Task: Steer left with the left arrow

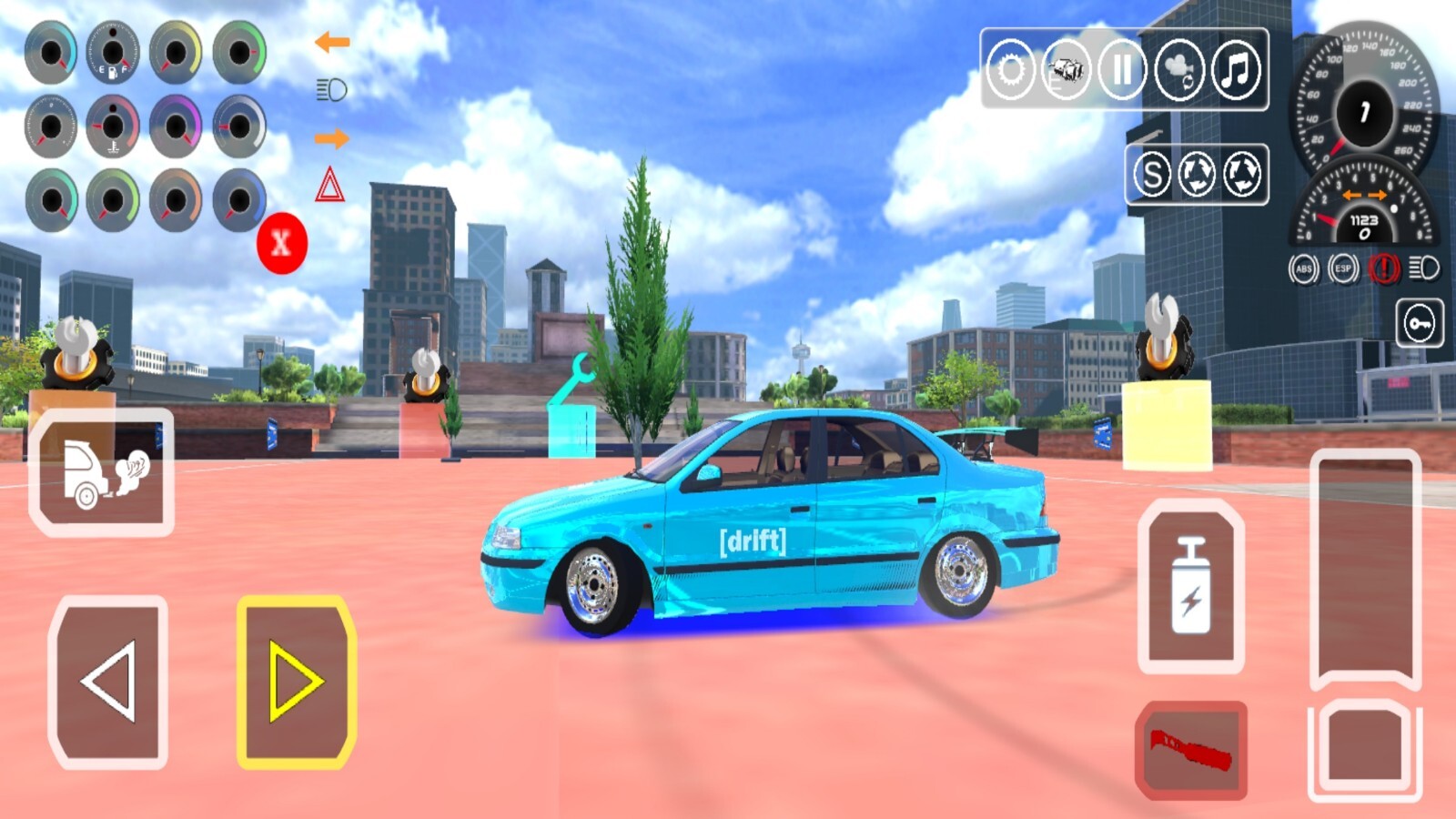Action: point(108,682)
